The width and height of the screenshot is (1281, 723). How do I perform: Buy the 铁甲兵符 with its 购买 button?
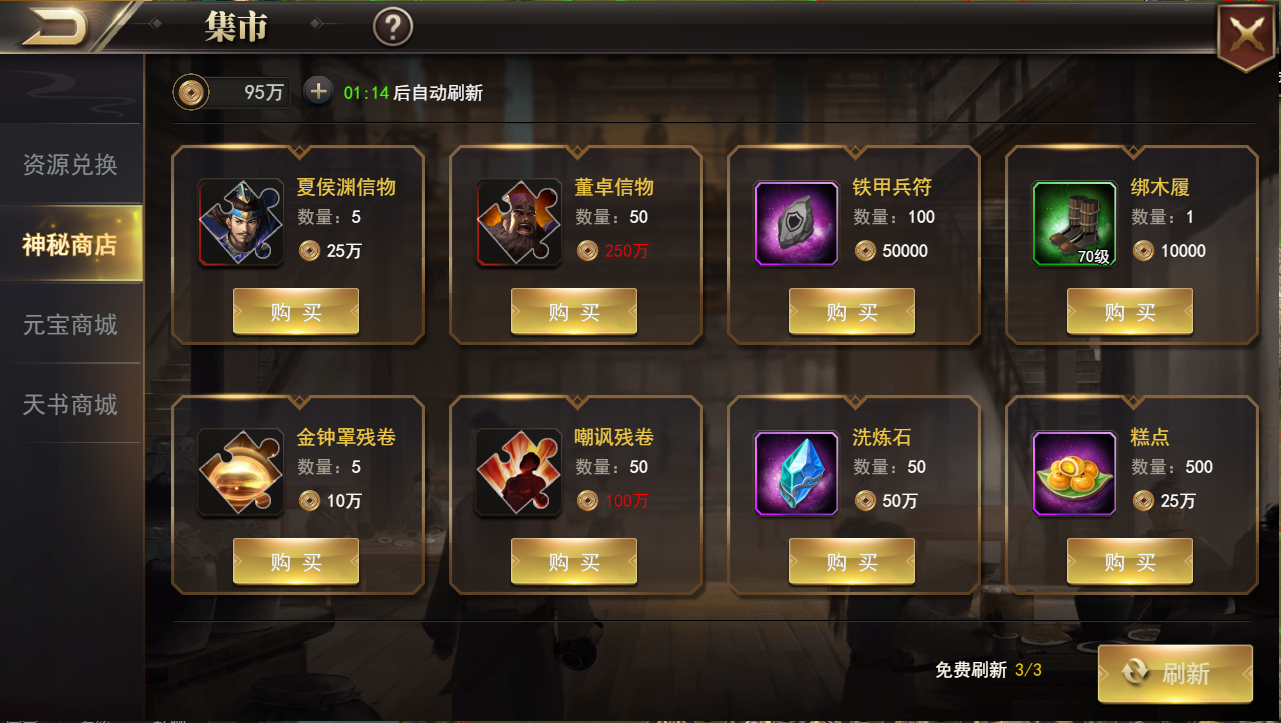pyautogui.click(x=851, y=311)
